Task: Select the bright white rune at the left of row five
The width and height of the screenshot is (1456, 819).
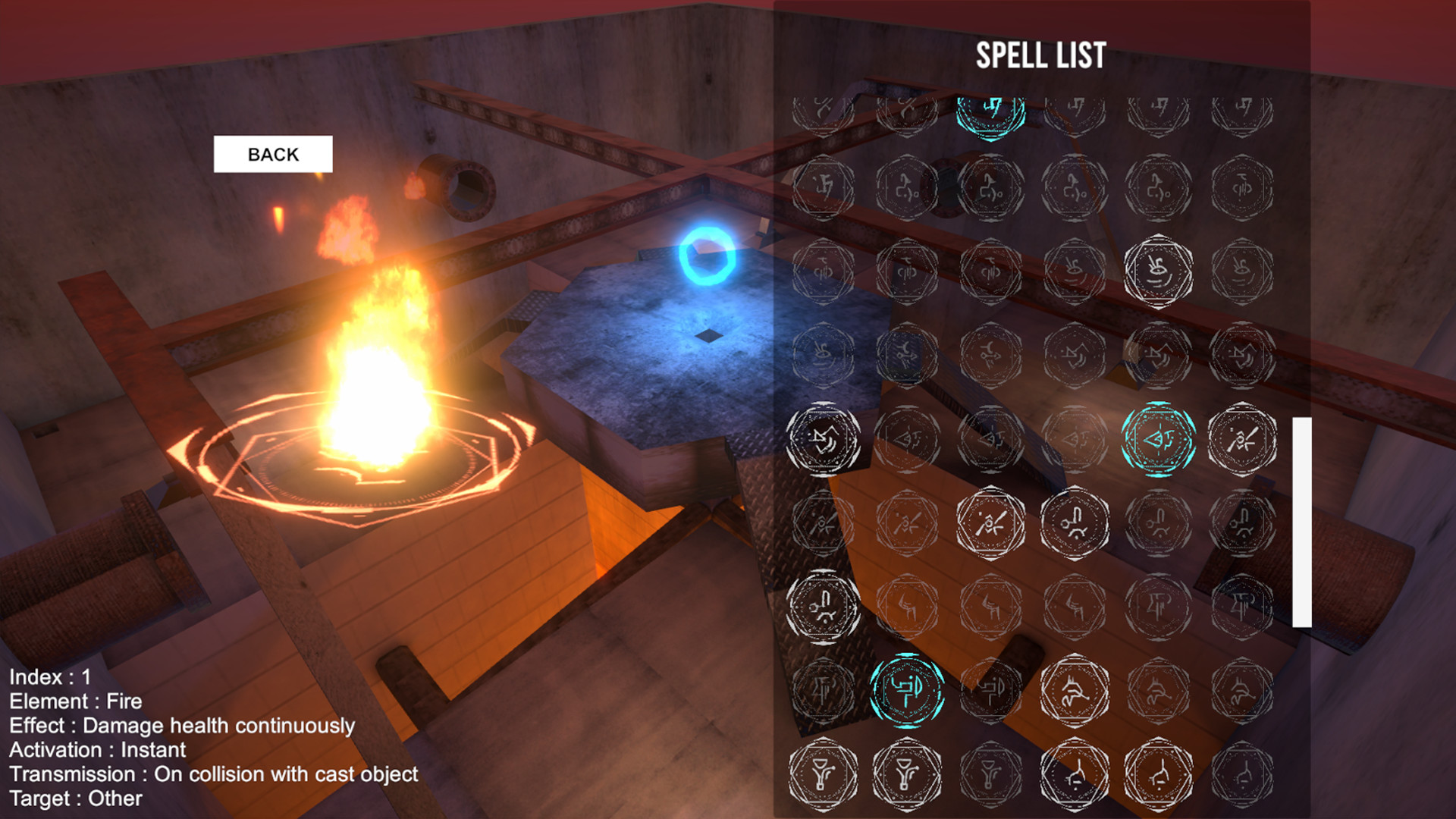Action: (x=823, y=440)
